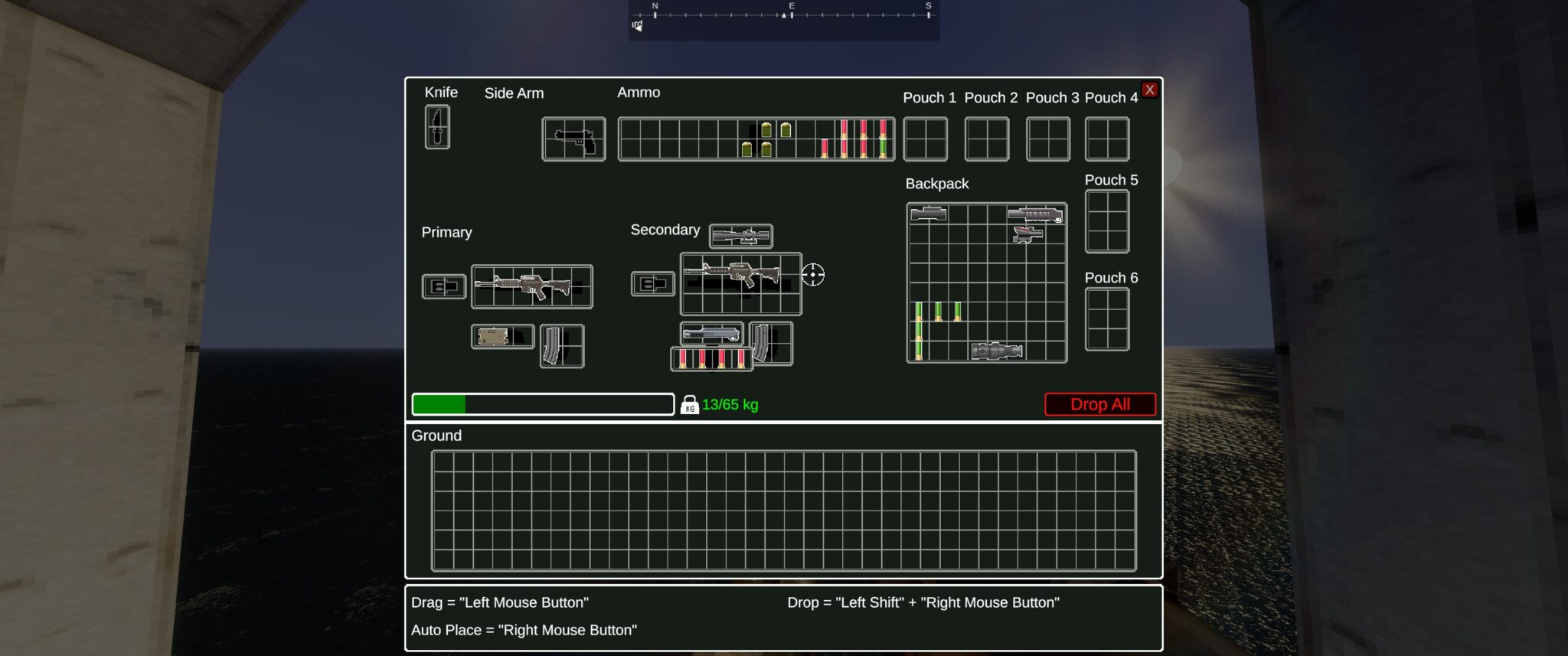Select the shotgun beneath the Secondary rifle
Screen dimensions: 1568x656
710,332
